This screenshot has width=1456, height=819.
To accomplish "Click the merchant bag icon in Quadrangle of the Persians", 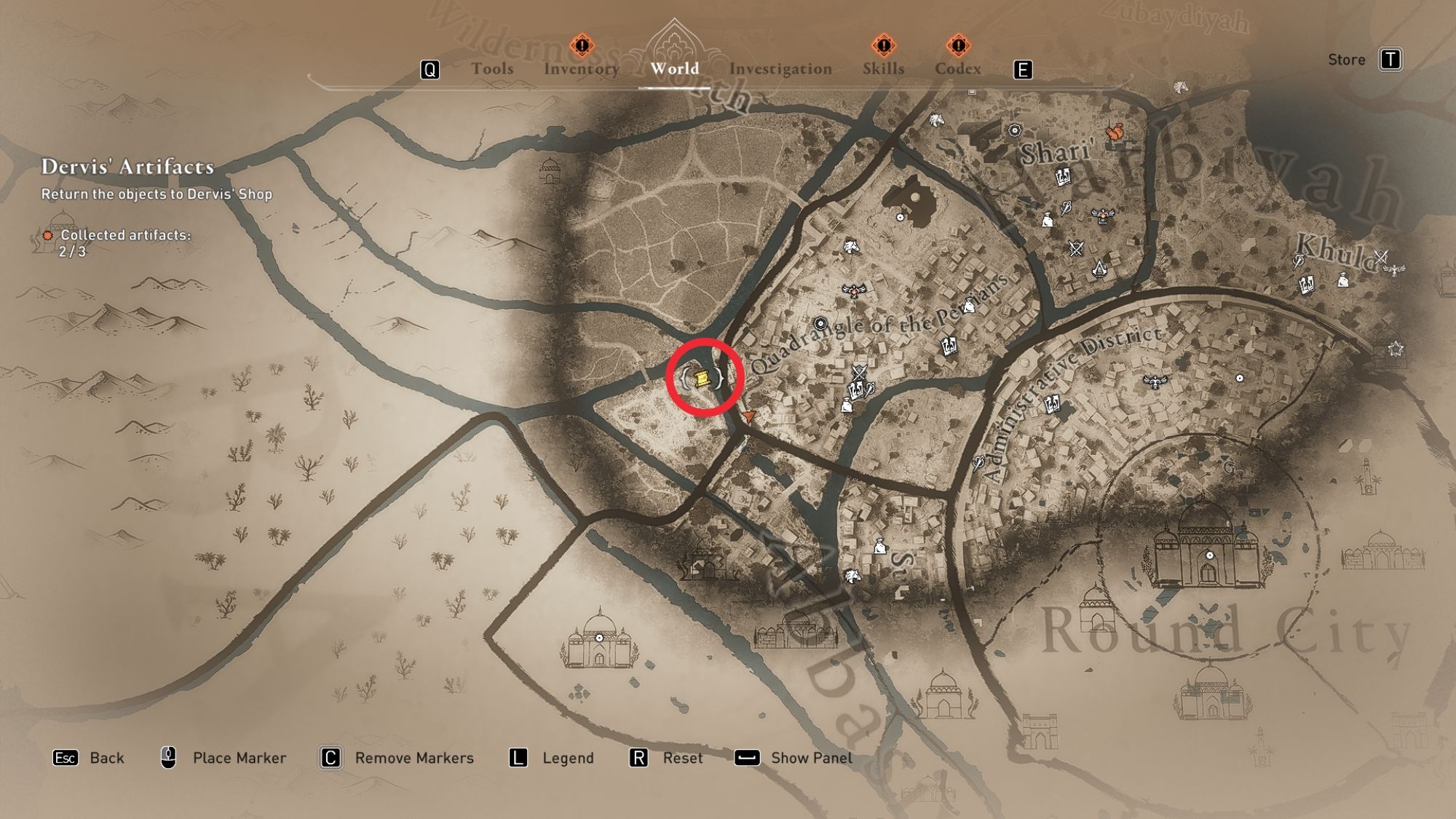I will point(847,406).
